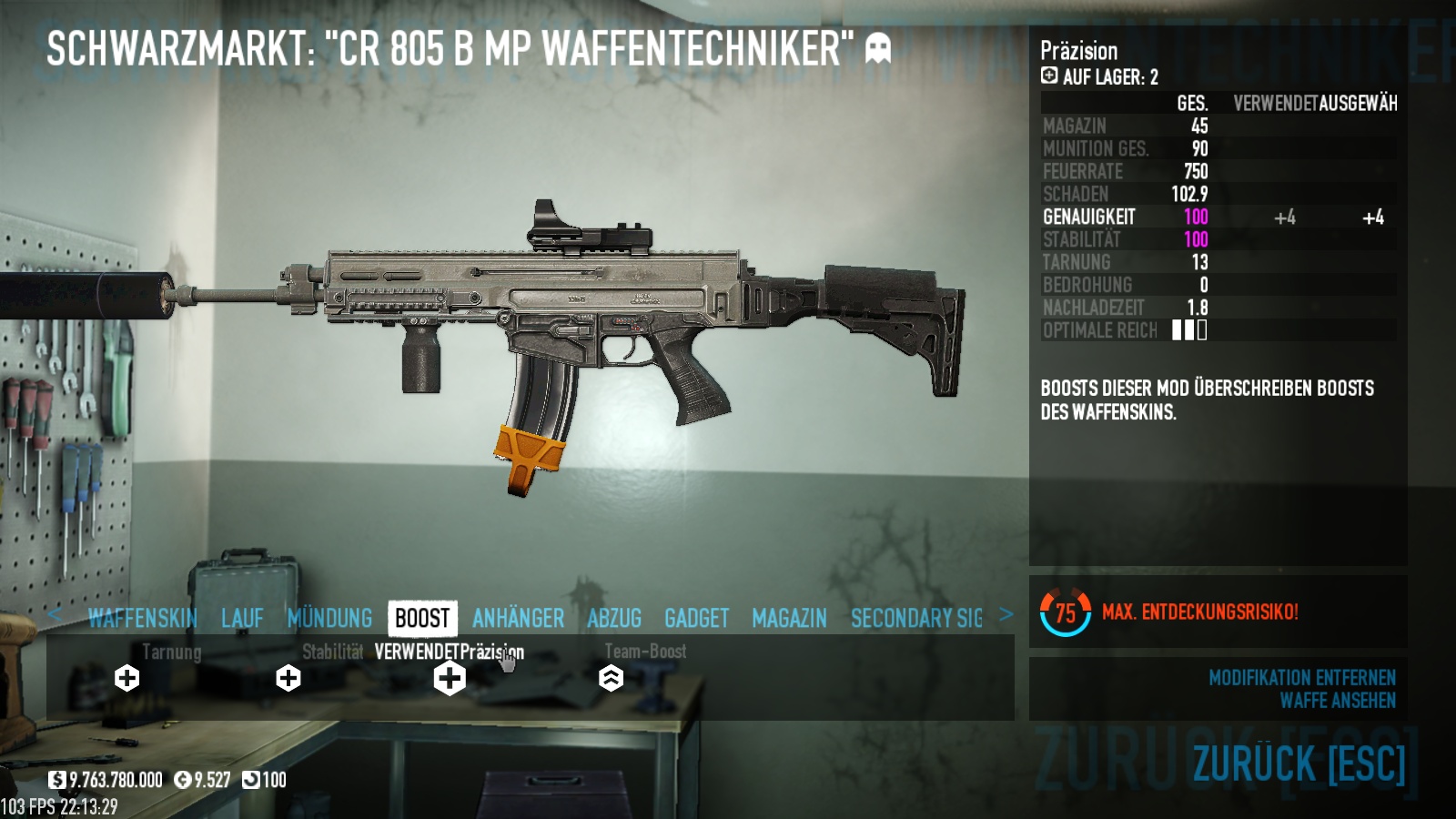This screenshot has width=1456, height=819.
Task: Switch to the Abzug tab
Action: click(x=614, y=619)
